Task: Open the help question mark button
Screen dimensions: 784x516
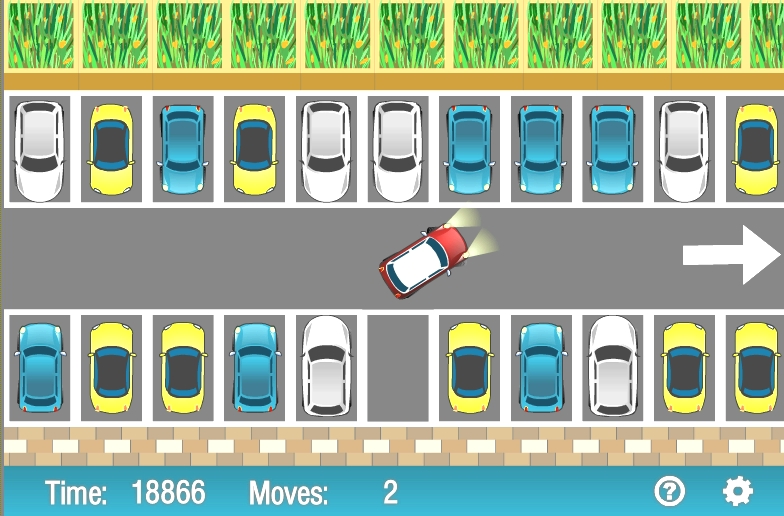Action: 669,491
